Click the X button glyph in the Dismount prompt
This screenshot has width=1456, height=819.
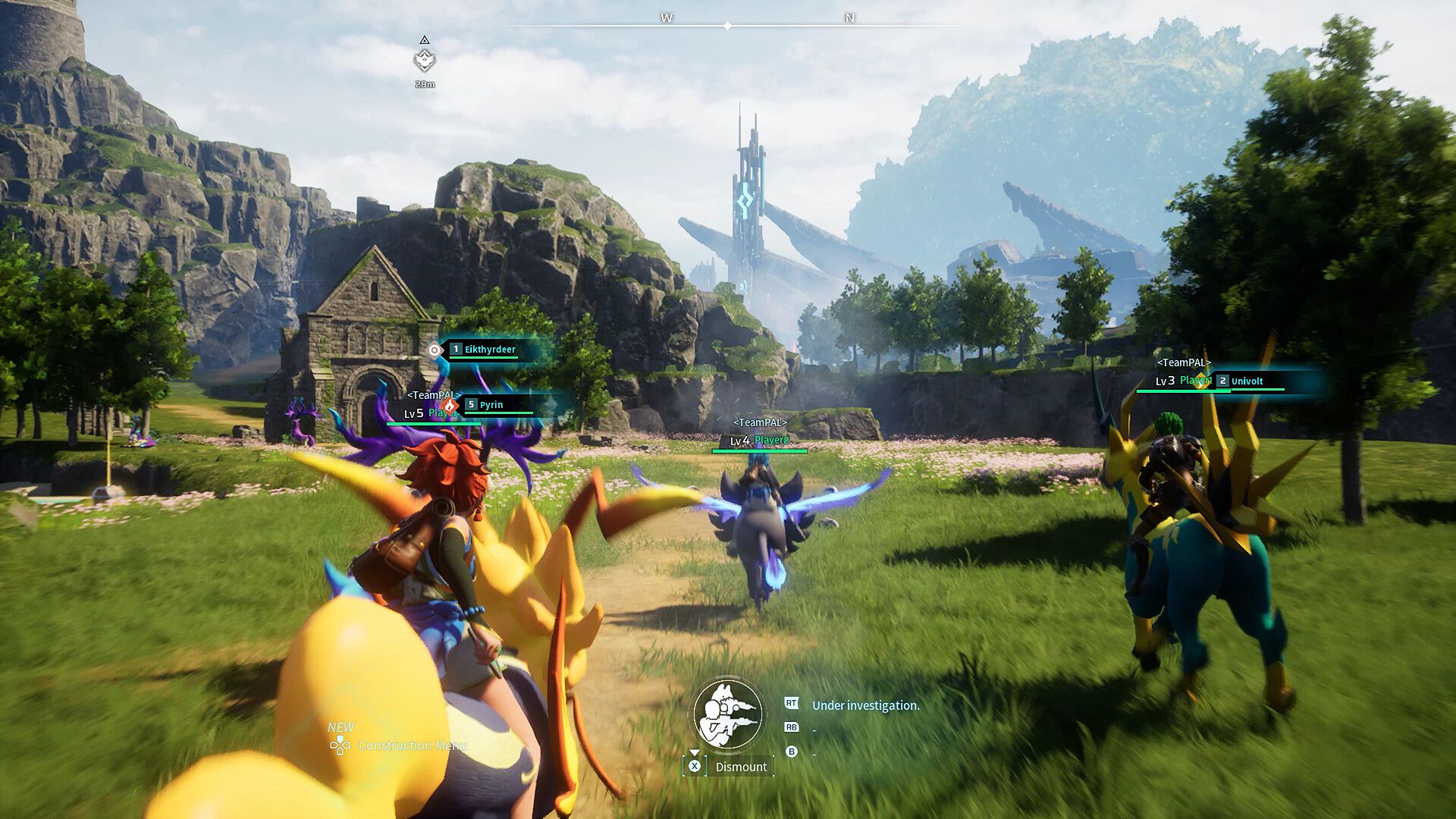(x=695, y=767)
